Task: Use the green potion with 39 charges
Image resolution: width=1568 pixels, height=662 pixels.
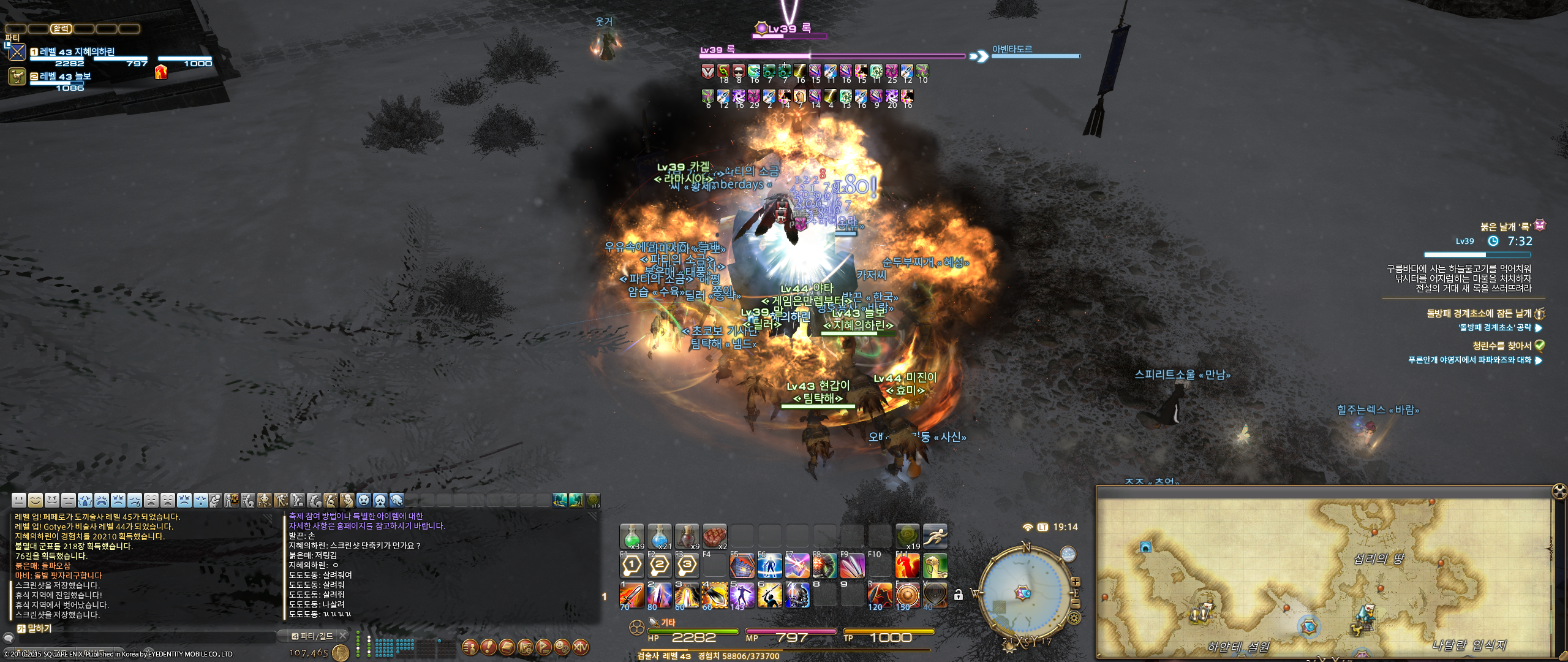Action: (x=631, y=536)
